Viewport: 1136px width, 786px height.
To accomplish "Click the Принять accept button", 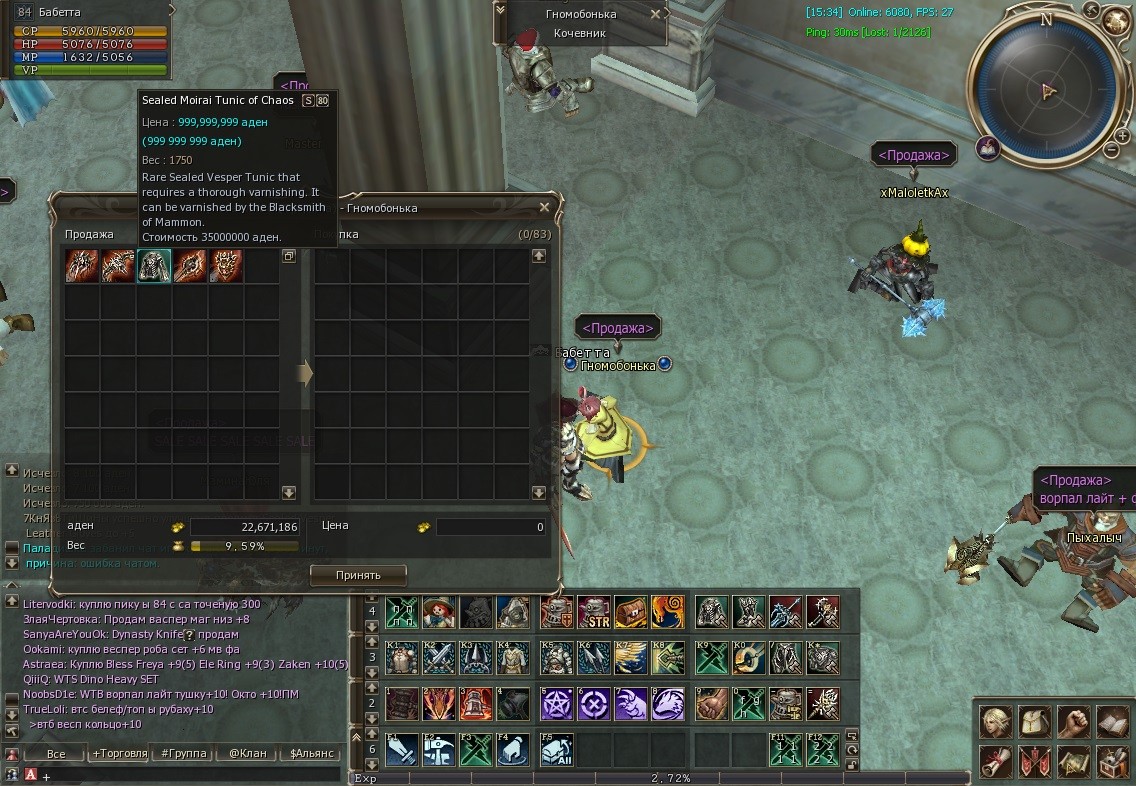I will [358, 575].
